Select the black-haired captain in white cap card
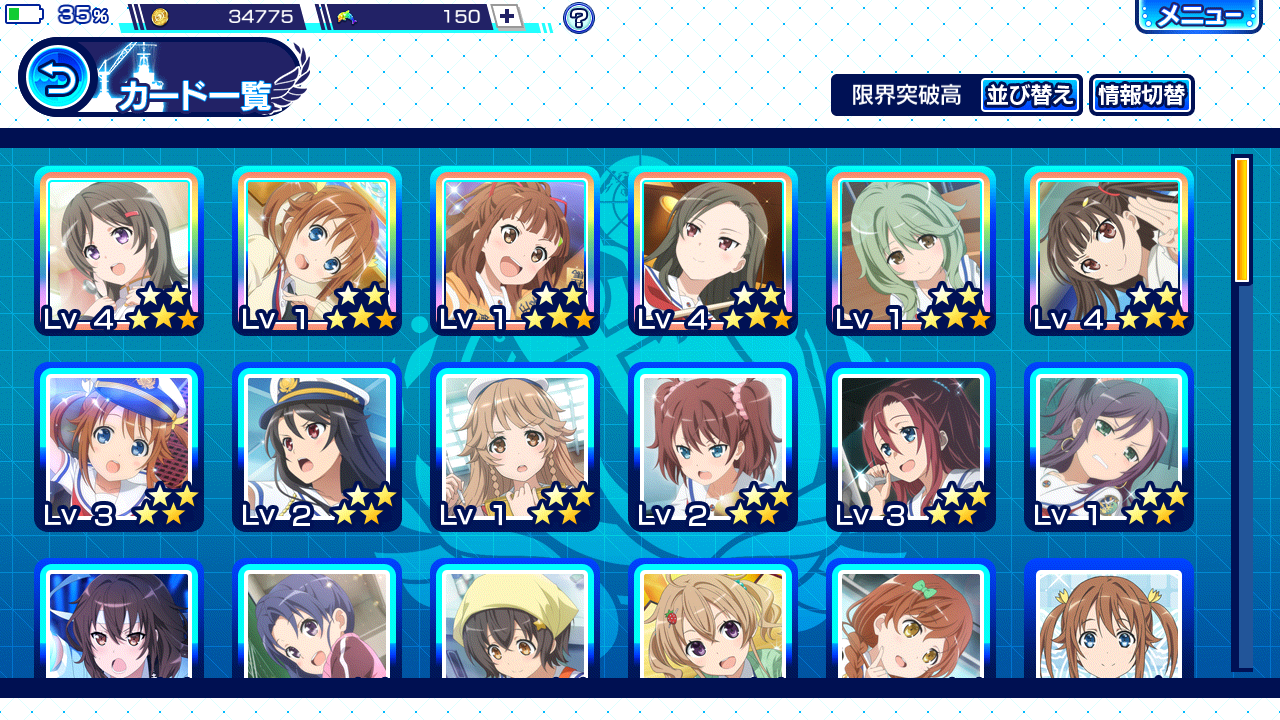The width and height of the screenshot is (1280, 720). (x=317, y=447)
